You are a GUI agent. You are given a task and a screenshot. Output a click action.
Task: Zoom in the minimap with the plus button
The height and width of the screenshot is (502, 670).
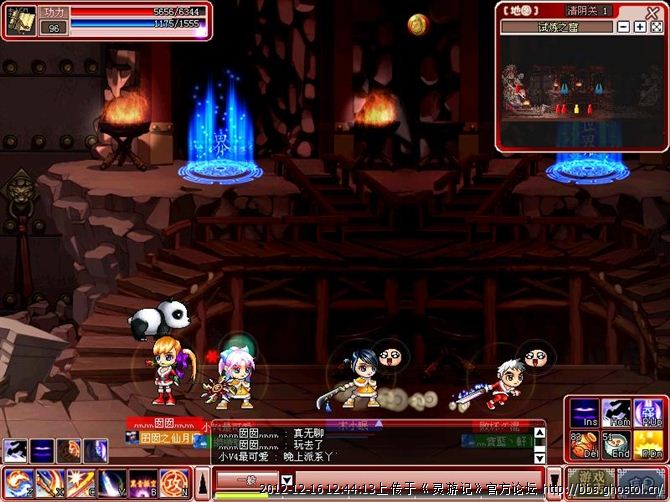pyautogui.click(x=640, y=27)
